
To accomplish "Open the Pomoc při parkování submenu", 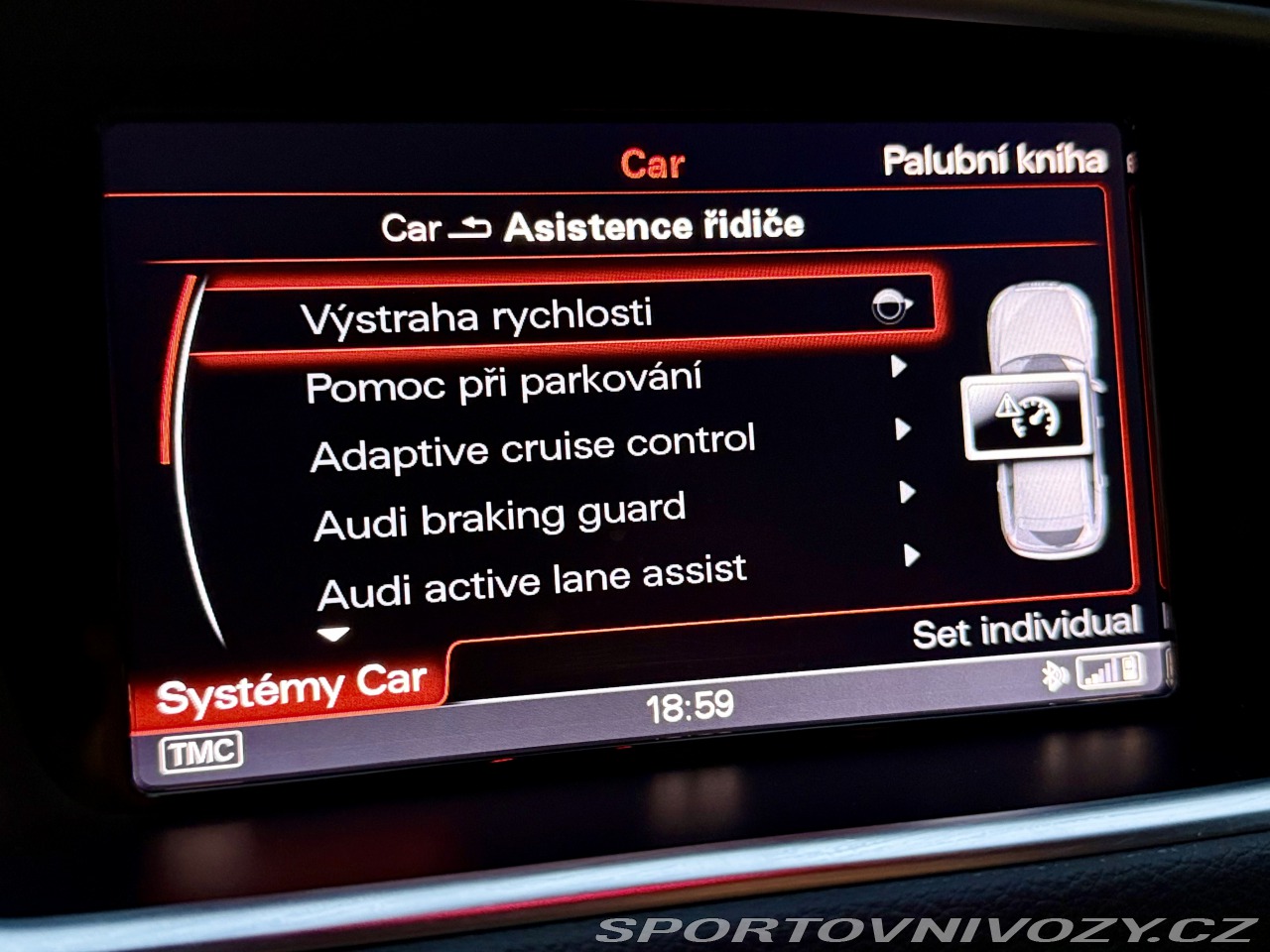I will tap(504, 383).
